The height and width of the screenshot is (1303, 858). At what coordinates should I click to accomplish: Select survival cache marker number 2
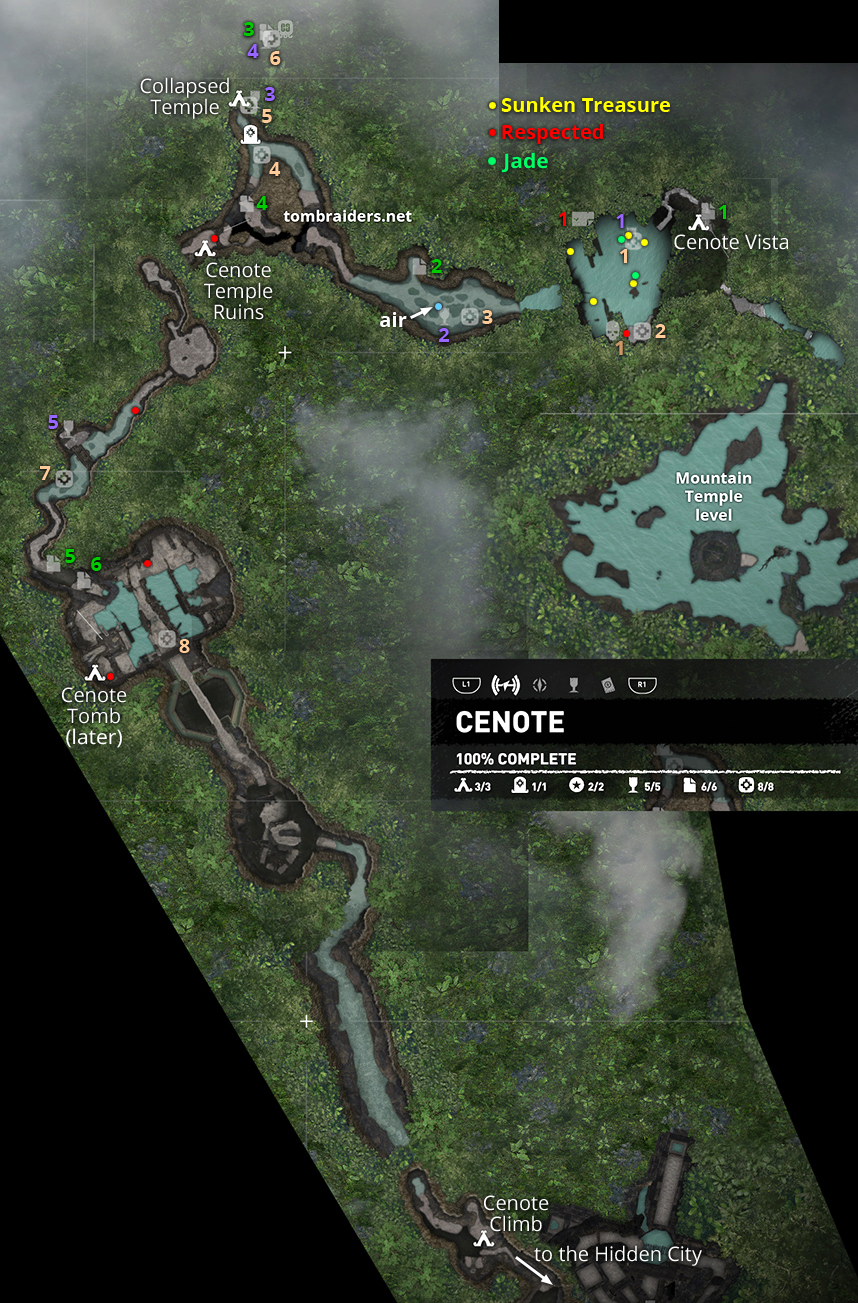pos(642,330)
